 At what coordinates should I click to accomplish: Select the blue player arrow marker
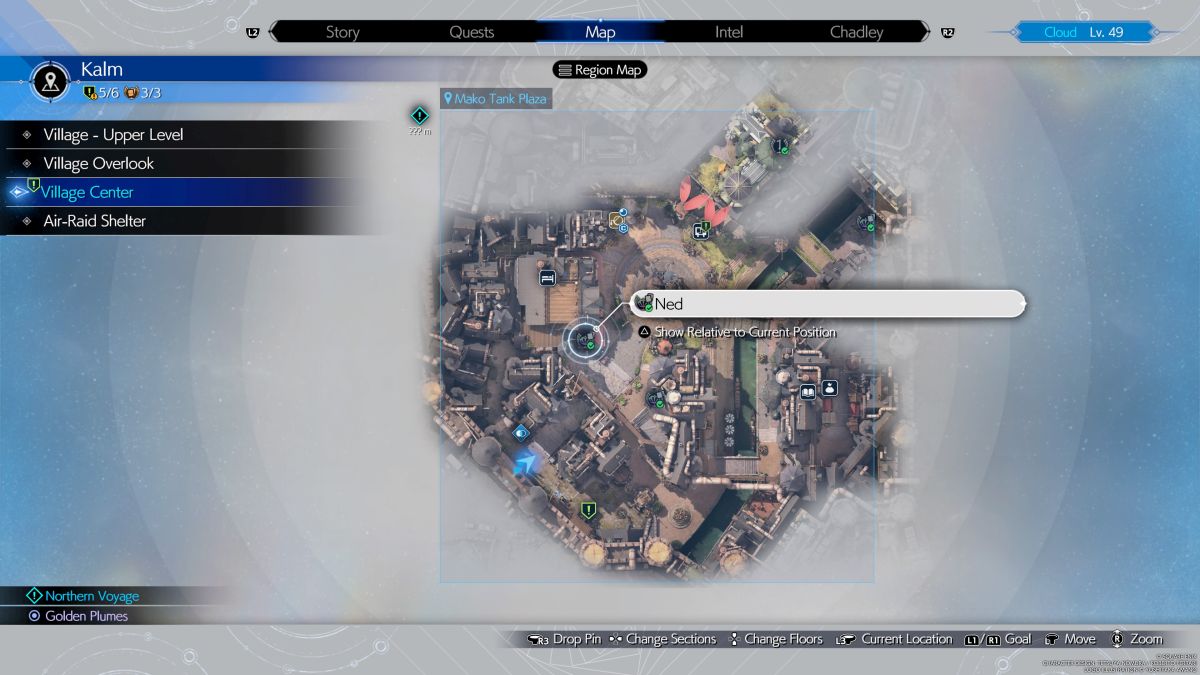tap(525, 462)
